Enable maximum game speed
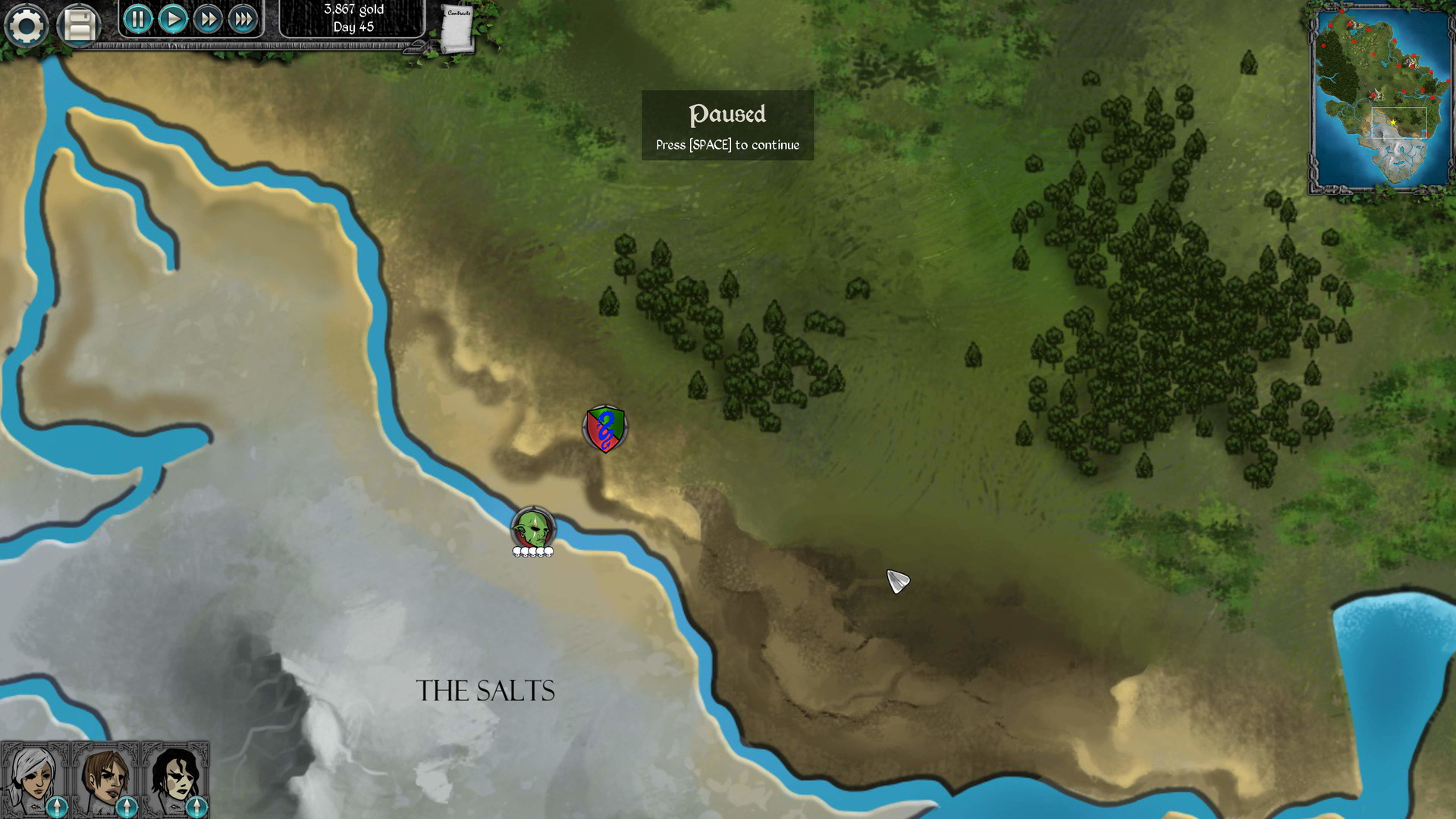The width and height of the screenshot is (1456, 819). click(x=243, y=20)
